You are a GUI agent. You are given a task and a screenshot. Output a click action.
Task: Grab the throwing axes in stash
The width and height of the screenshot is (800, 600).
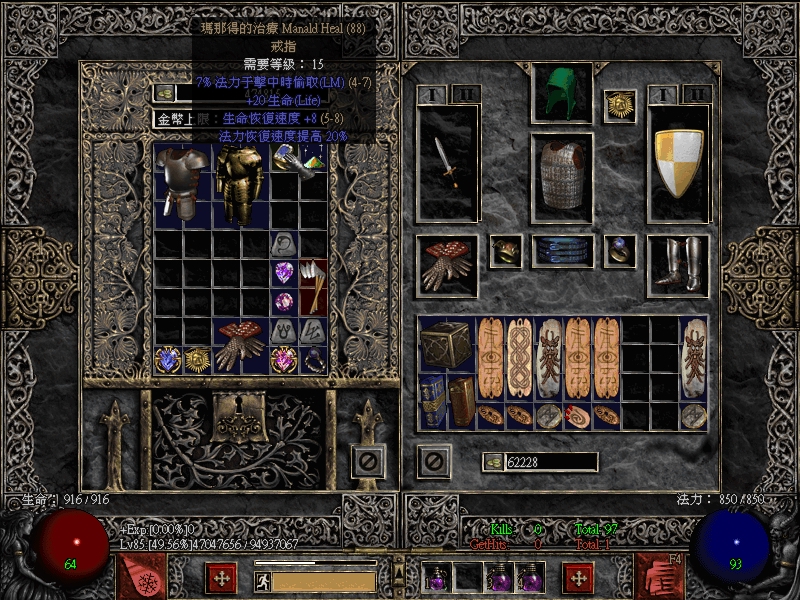click(x=313, y=285)
